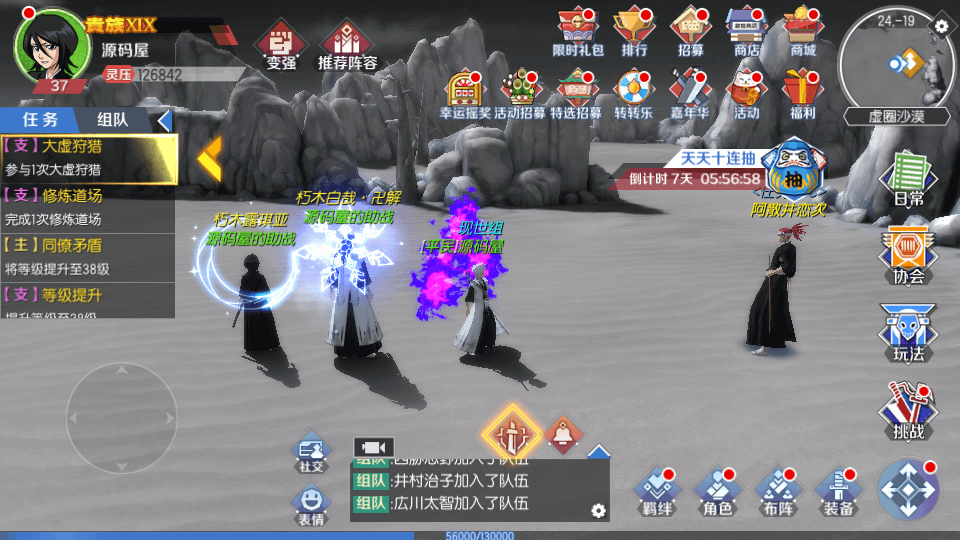960x540 pixels.
Task: Open the 社交 social button
Action: [311, 454]
